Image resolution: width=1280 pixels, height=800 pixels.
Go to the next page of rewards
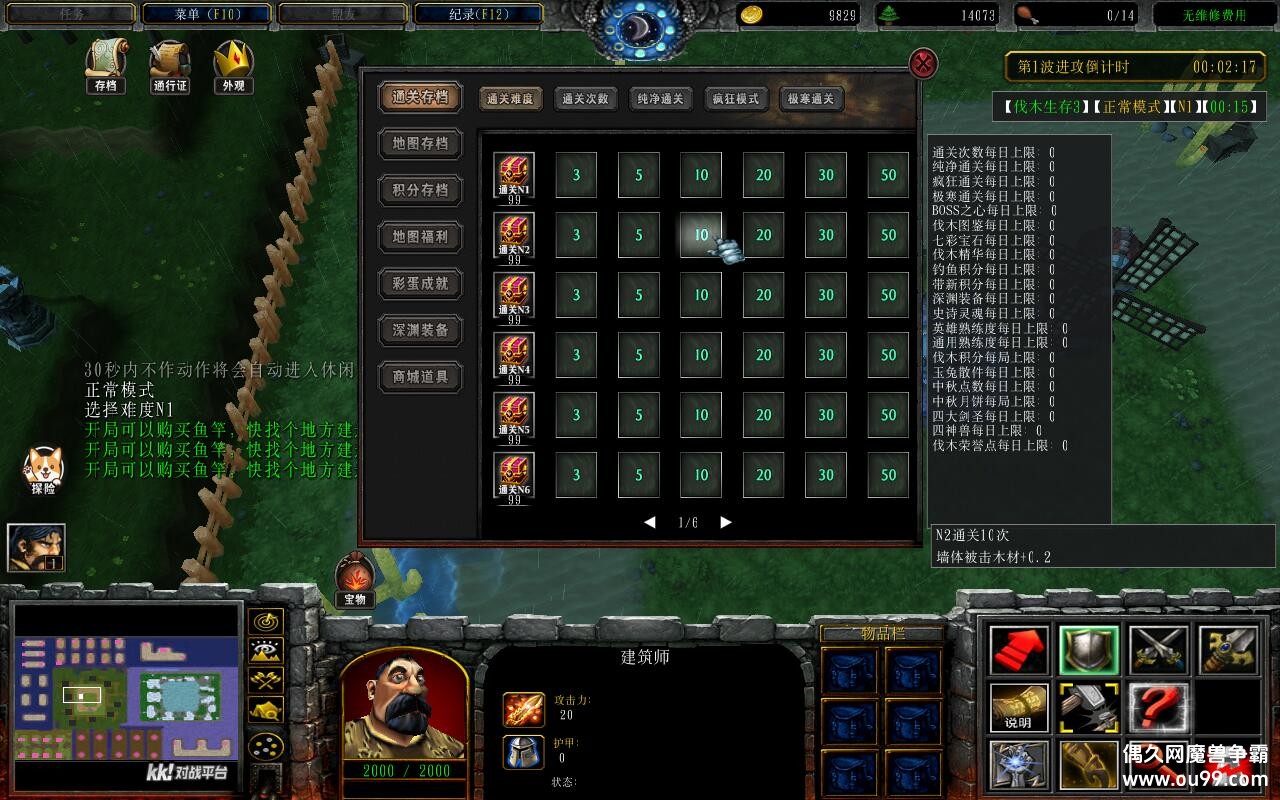click(x=726, y=522)
